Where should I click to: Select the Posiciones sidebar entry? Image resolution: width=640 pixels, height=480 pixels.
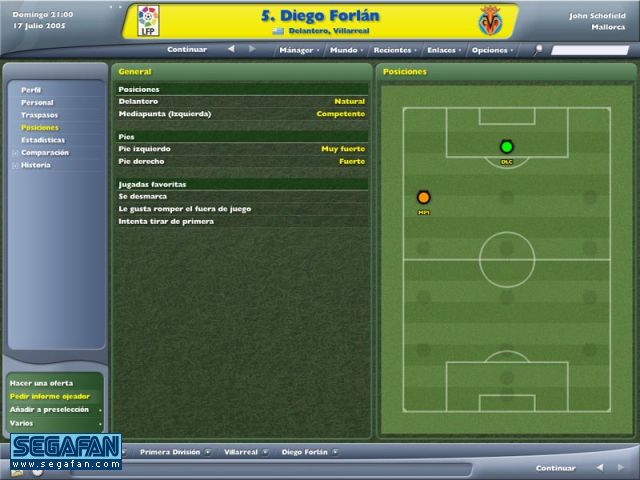click(x=39, y=128)
